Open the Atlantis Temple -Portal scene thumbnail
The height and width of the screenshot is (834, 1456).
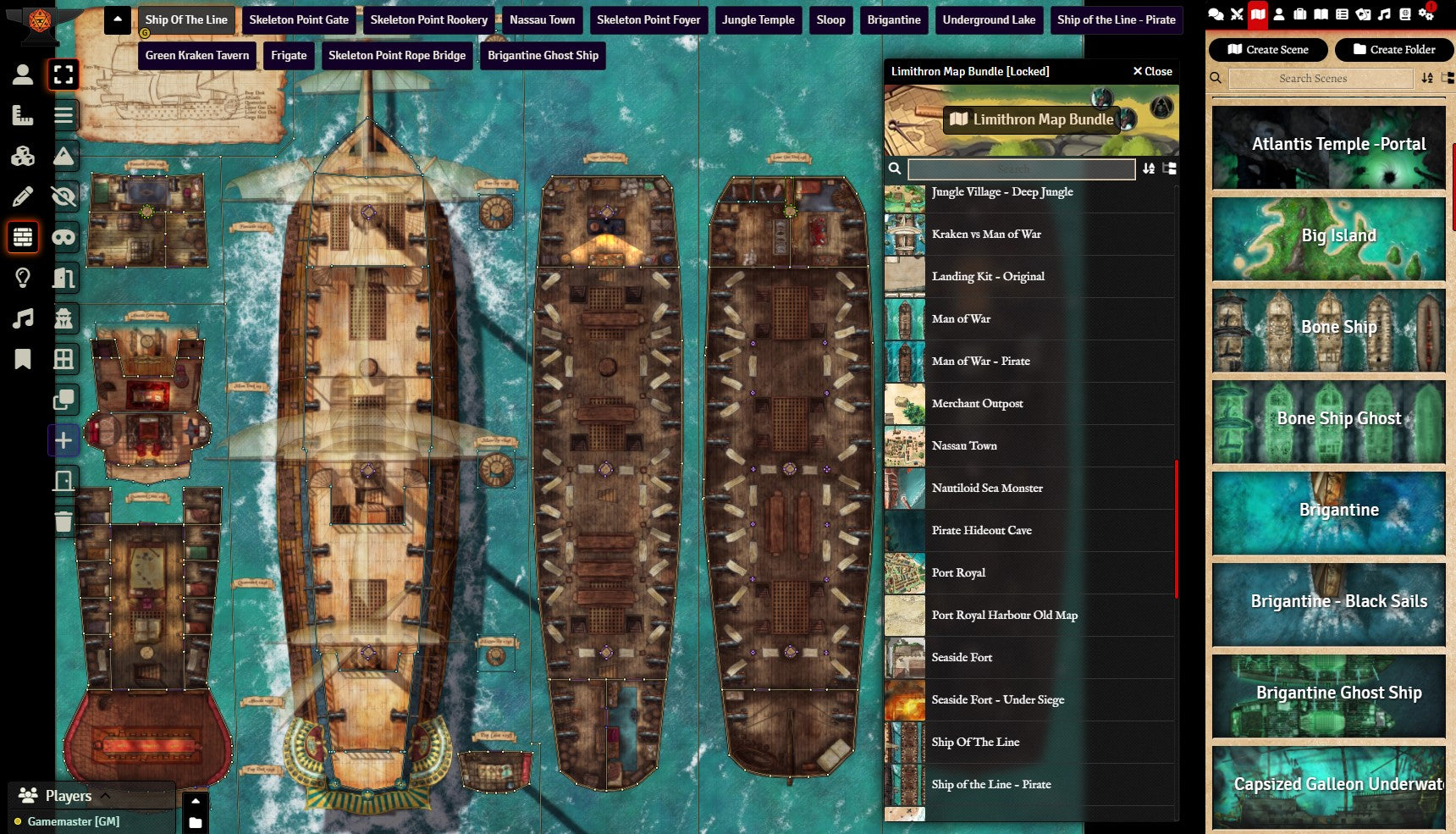point(1328,146)
